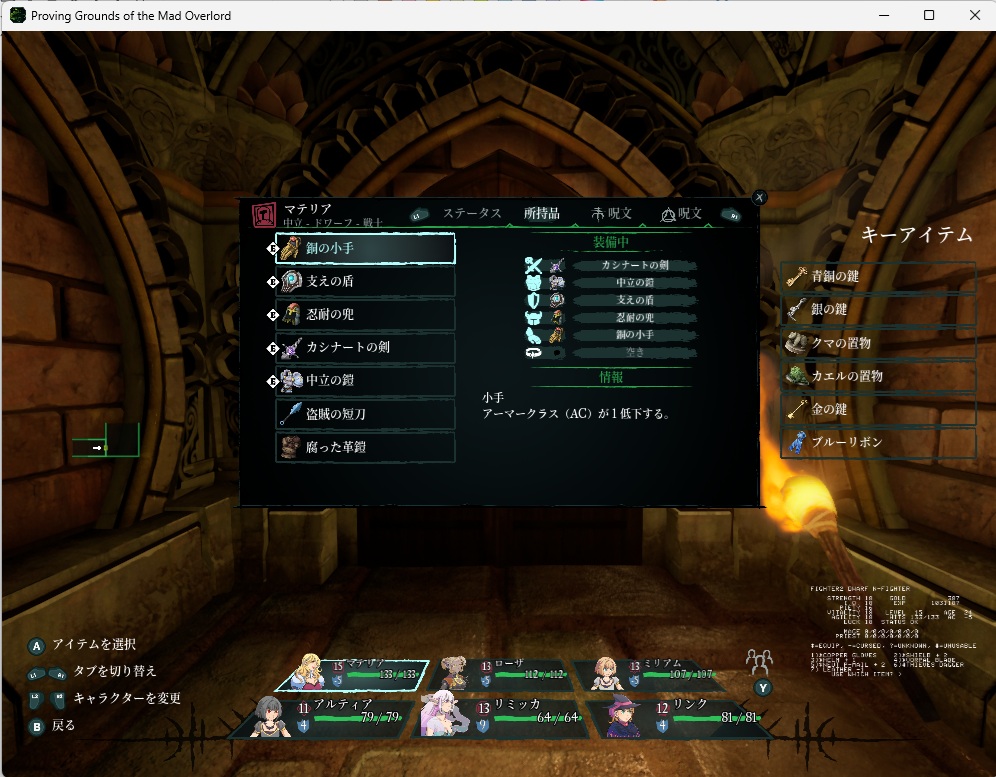Switch to party member アルティア
The height and width of the screenshot is (777, 996).
(320, 714)
